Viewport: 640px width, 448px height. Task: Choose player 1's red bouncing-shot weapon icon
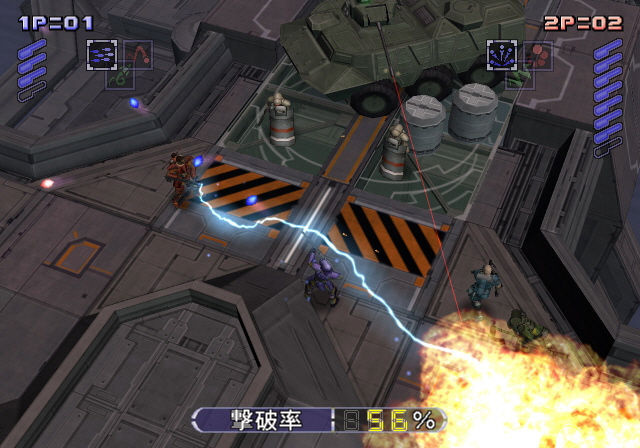[x=137, y=53]
